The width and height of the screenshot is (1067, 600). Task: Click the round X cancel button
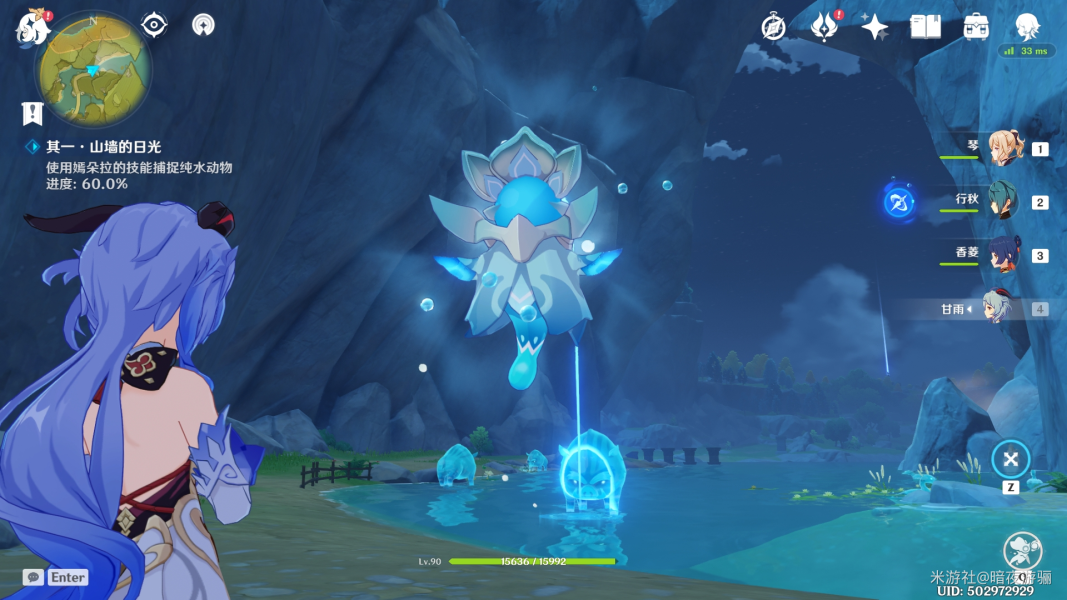click(x=1010, y=459)
